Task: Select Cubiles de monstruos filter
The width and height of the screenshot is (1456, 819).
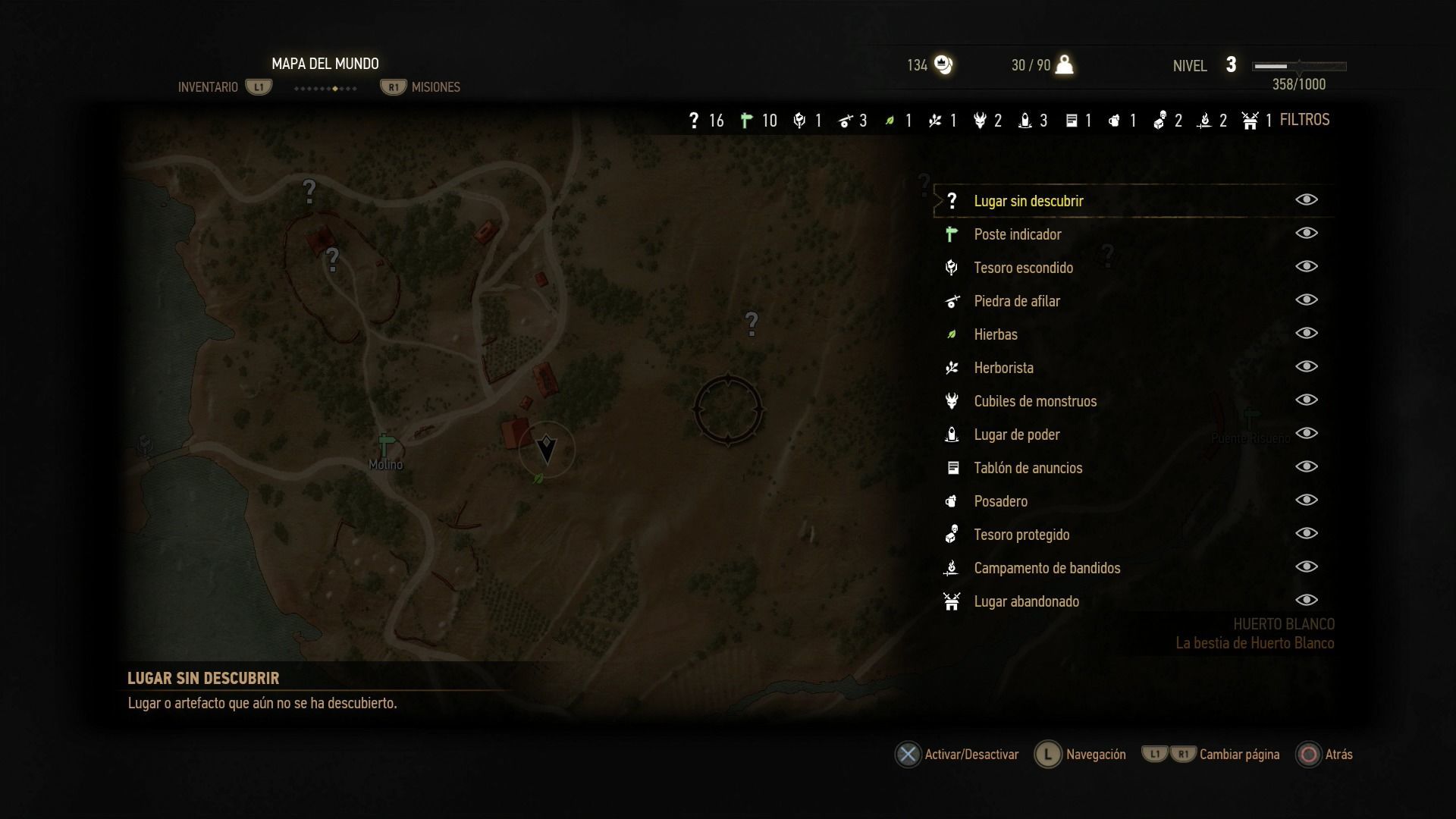Action: point(1034,401)
